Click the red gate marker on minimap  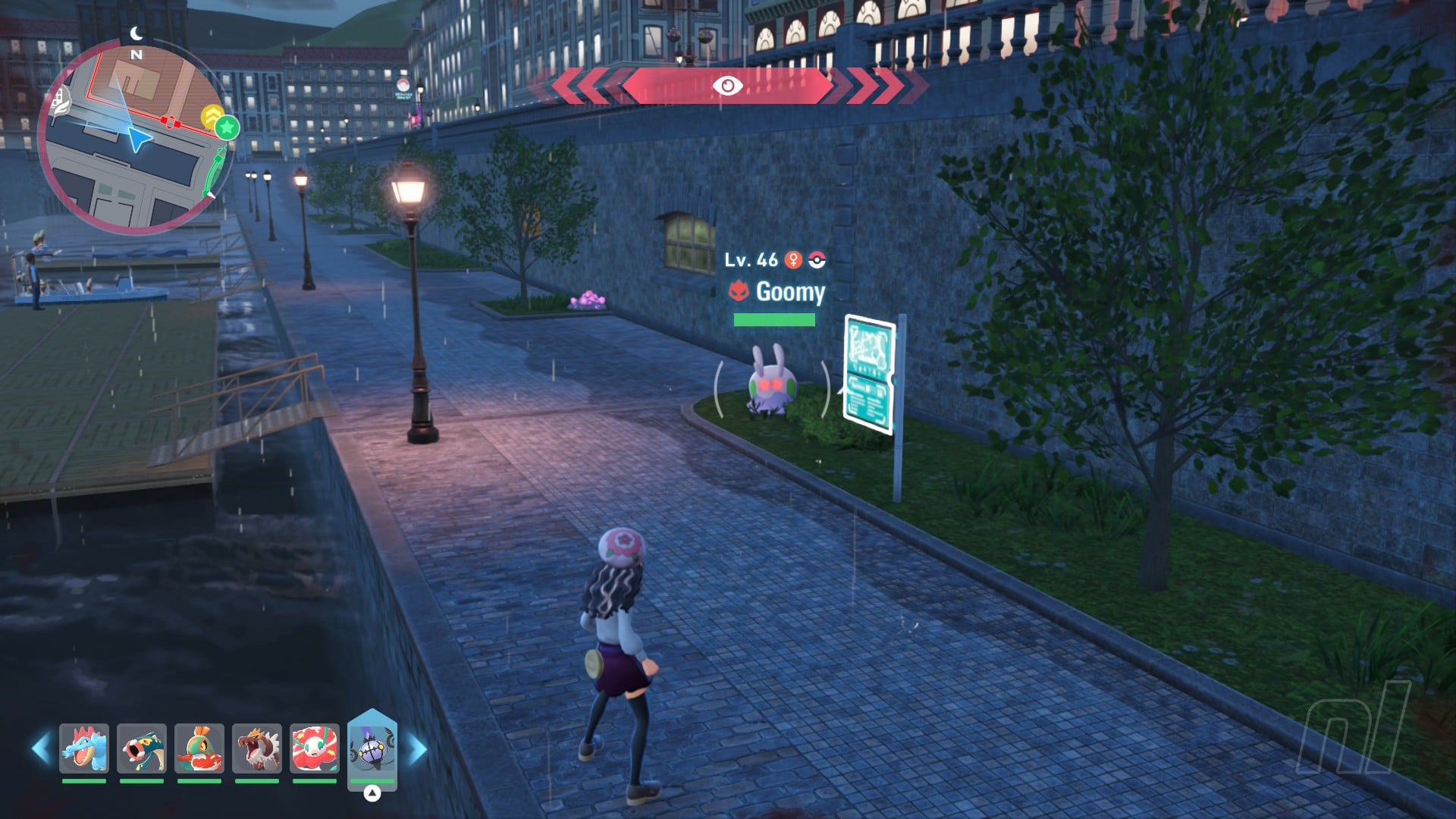point(171,122)
